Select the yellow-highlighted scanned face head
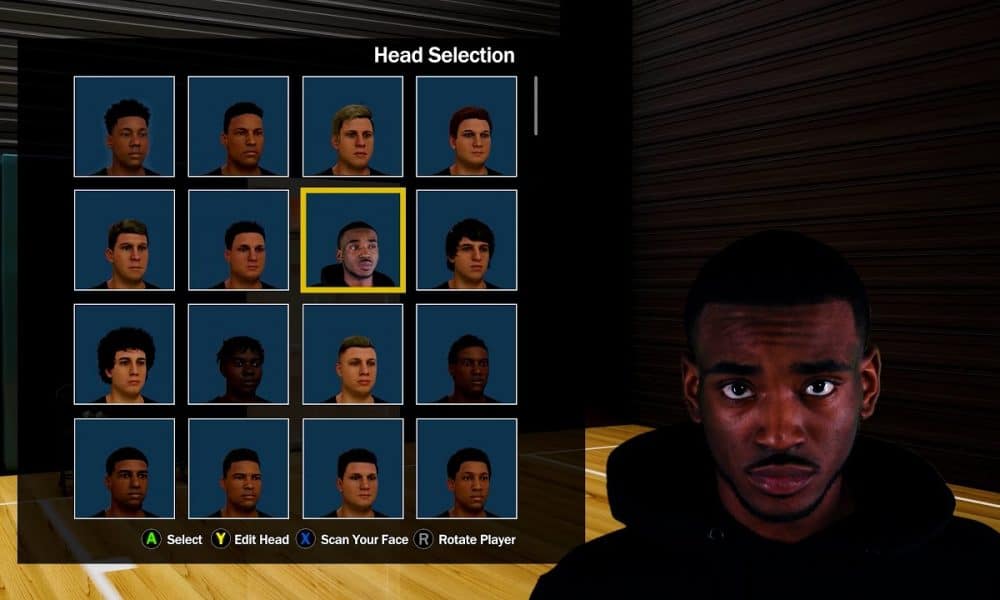 (x=353, y=240)
